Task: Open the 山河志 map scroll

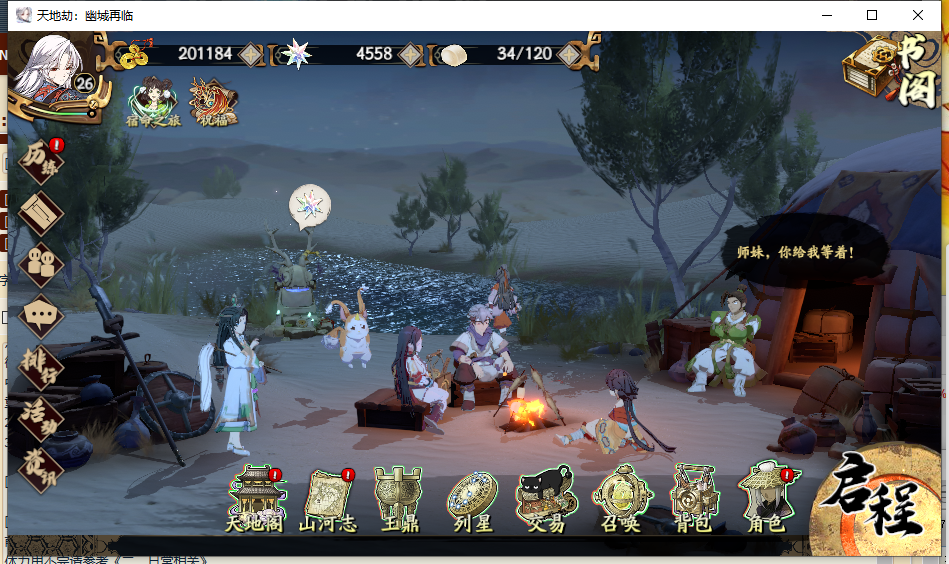Action: coord(328,497)
